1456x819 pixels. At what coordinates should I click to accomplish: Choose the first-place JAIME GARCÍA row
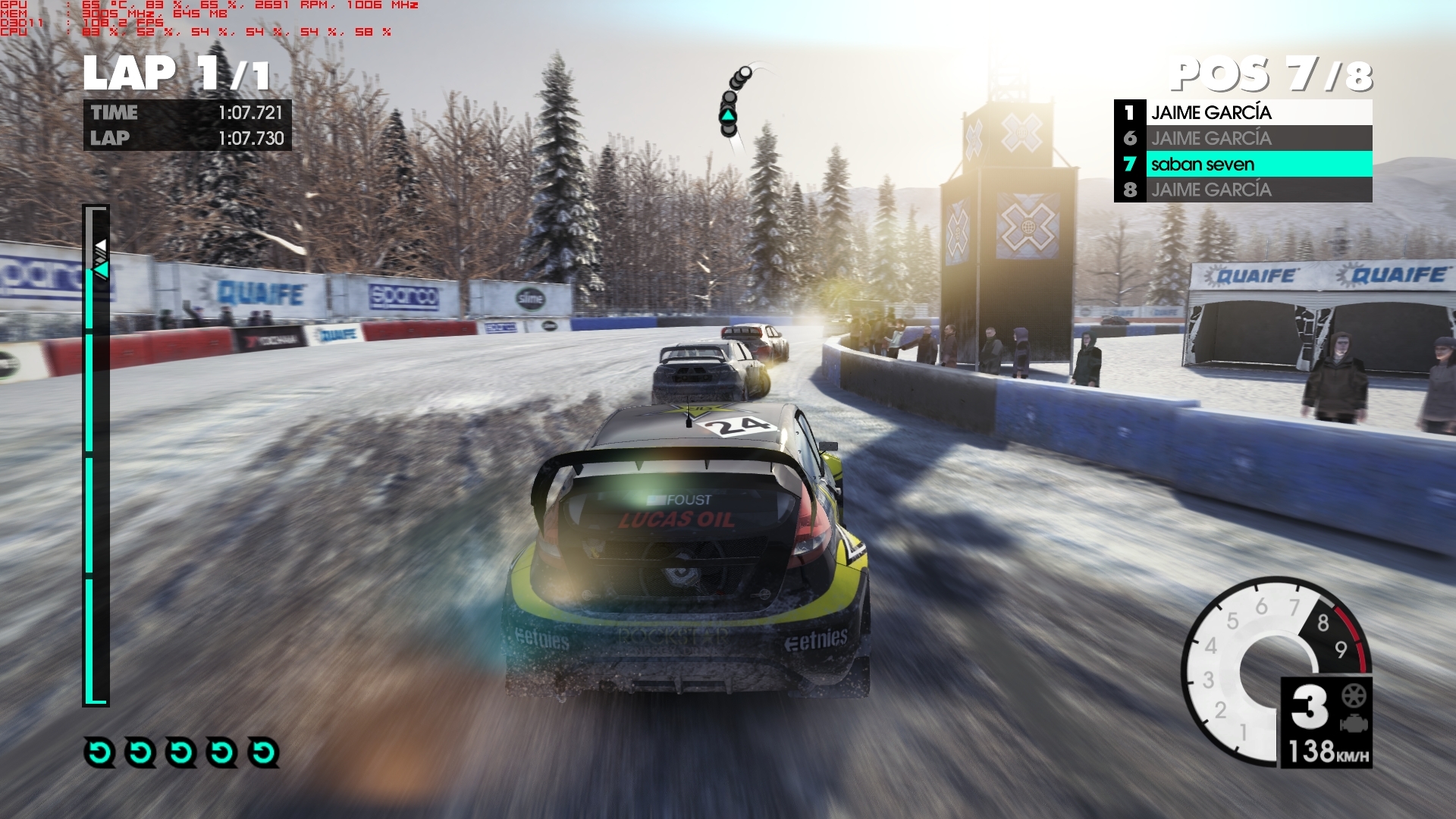(x=1243, y=112)
